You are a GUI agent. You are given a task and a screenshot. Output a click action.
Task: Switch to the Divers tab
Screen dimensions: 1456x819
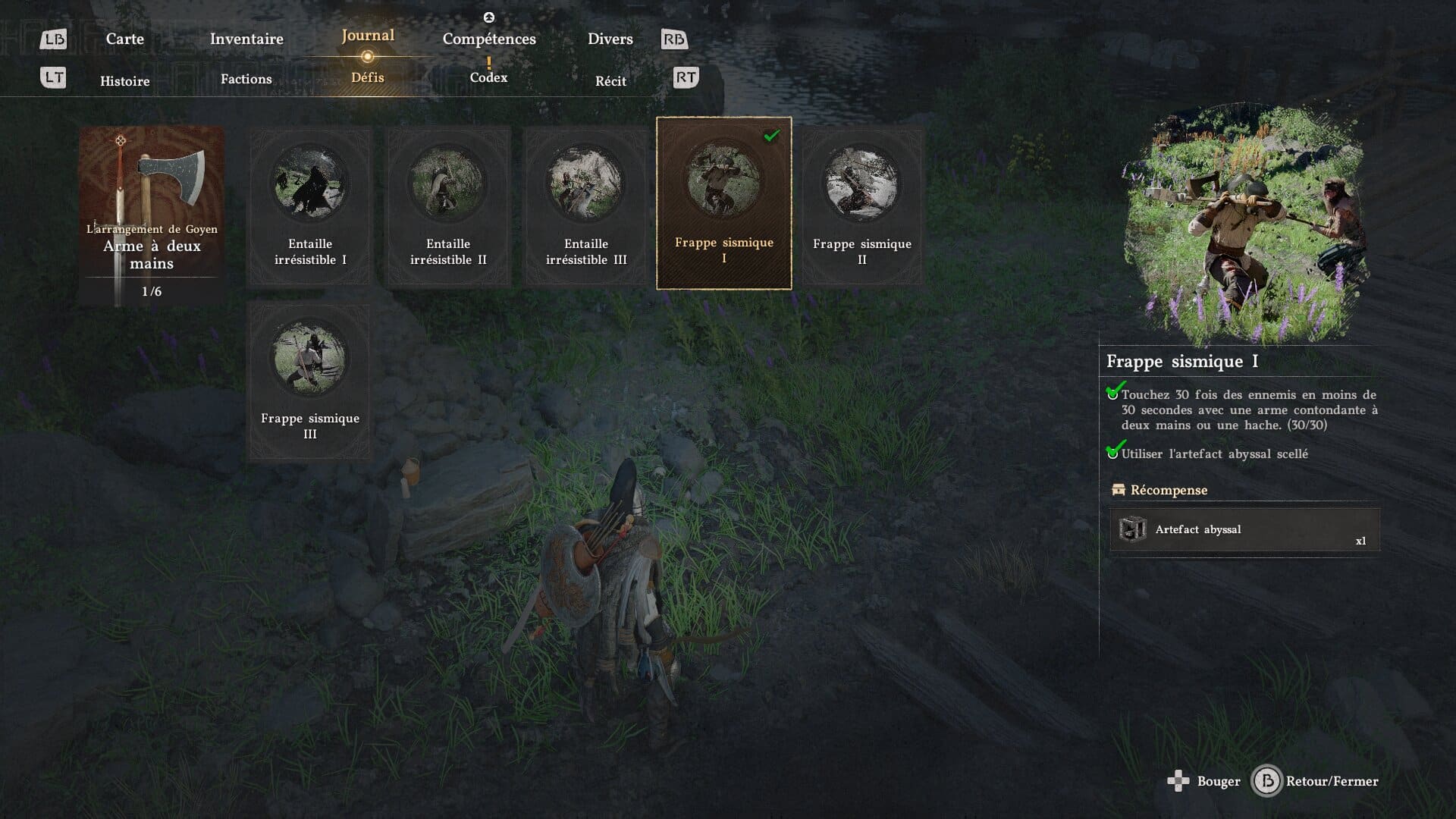pyautogui.click(x=610, y=39)
